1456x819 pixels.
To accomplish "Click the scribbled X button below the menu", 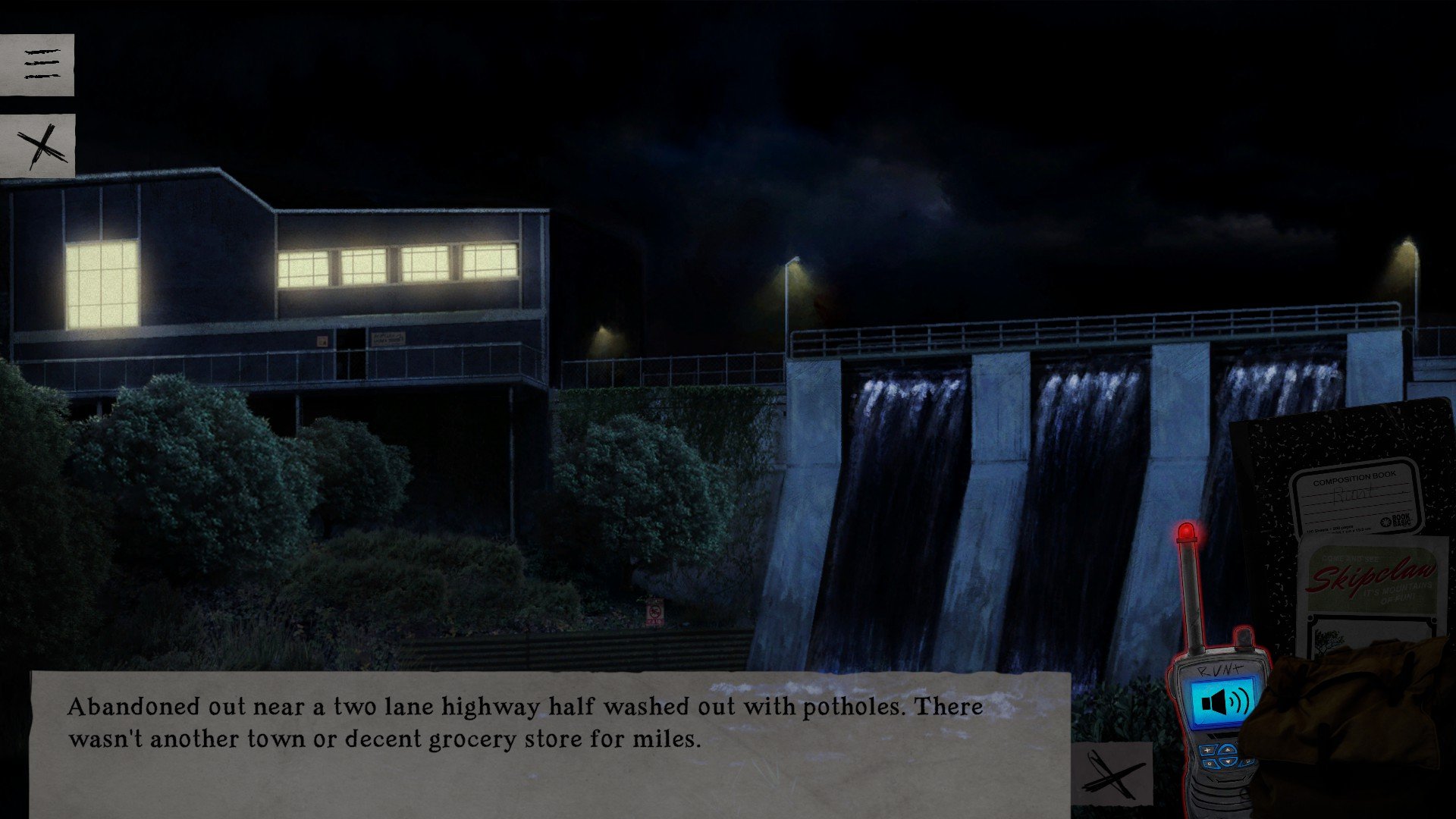I will 38,146.
